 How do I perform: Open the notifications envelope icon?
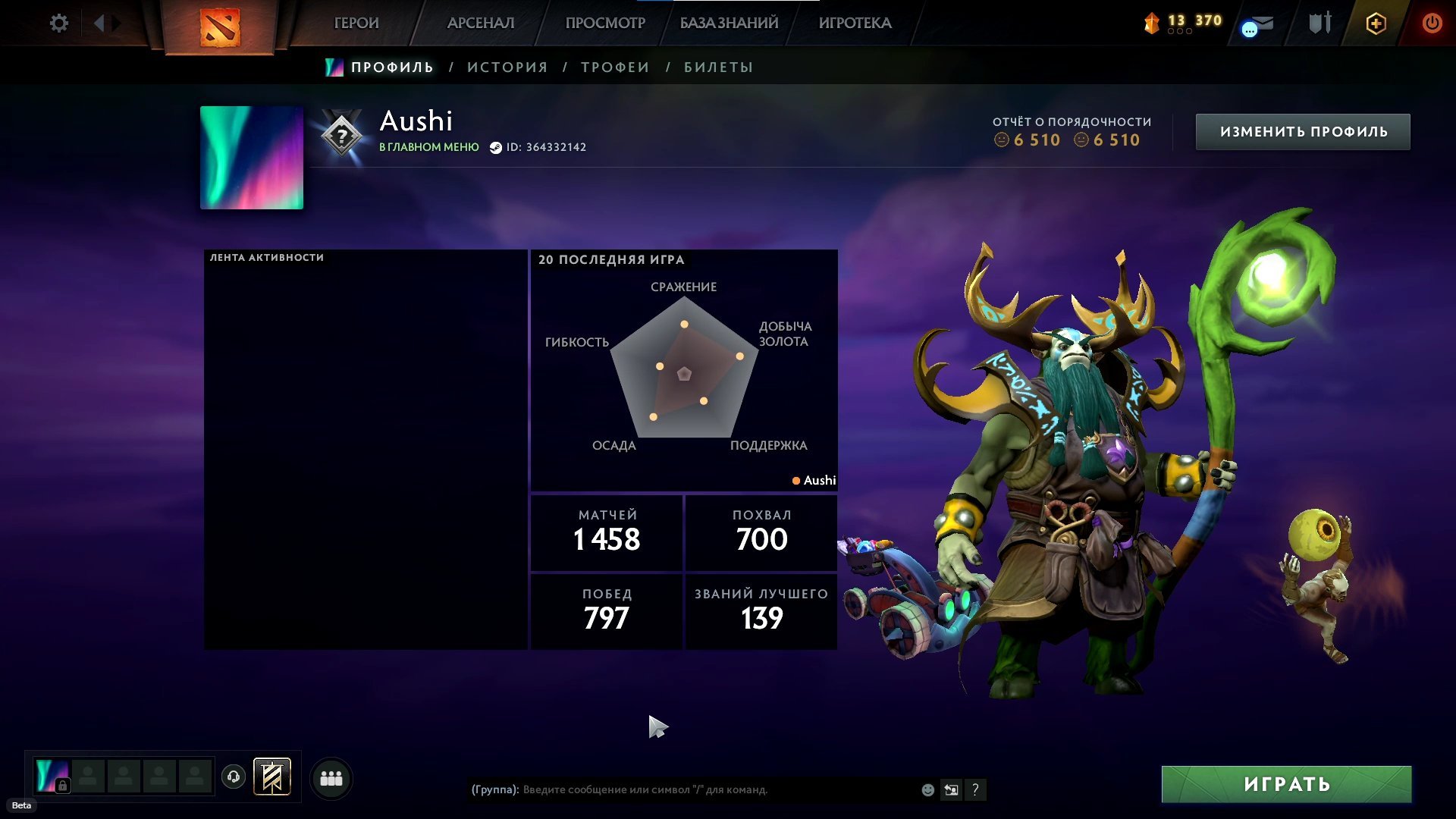coord(1257,25)
